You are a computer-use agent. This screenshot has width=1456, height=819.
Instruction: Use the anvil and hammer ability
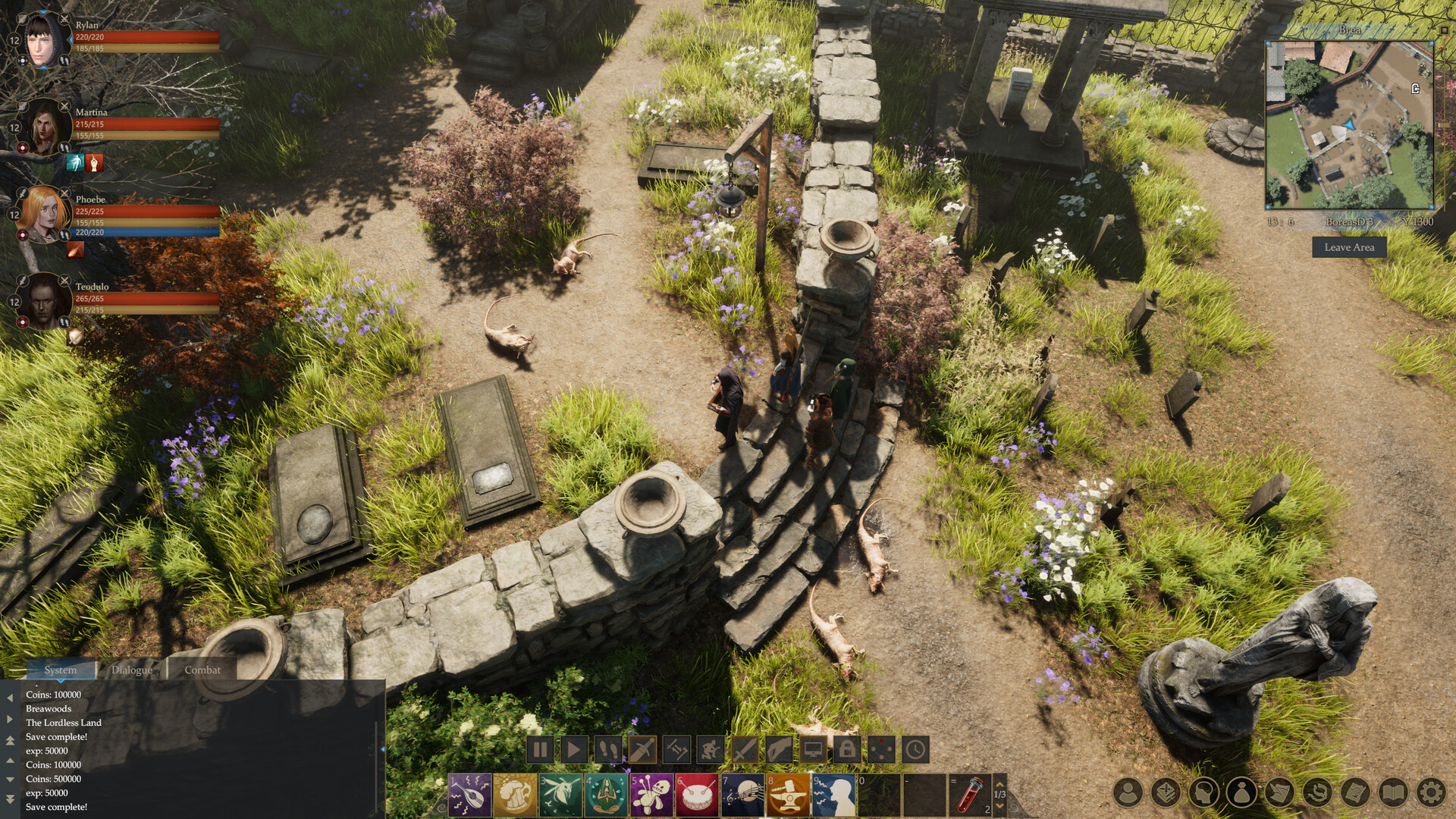789,795
